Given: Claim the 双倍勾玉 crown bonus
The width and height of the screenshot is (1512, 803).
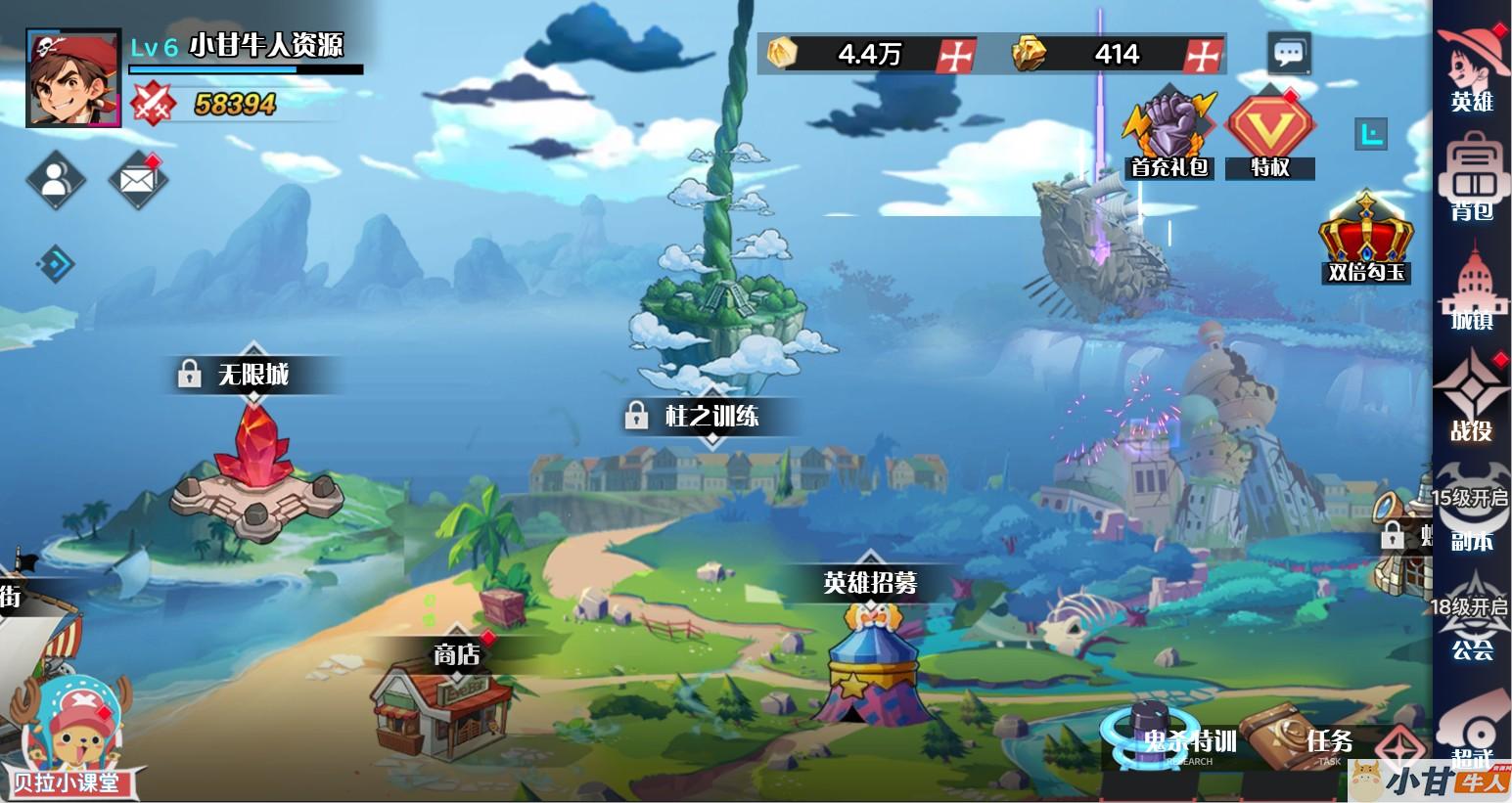Looking at the screenshot, I should tap(1366, 239).
